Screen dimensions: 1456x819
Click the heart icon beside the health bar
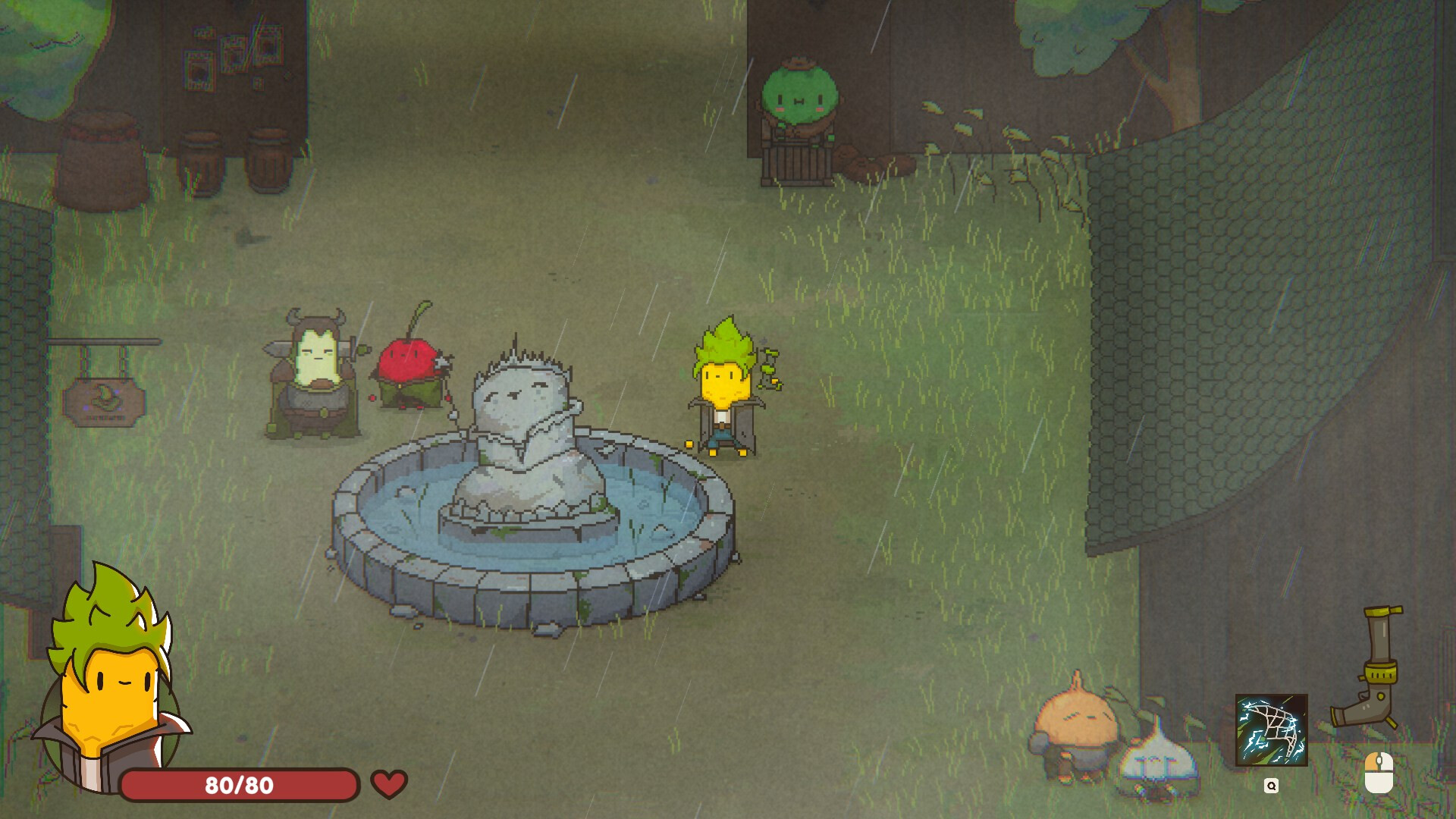(388, 783)
